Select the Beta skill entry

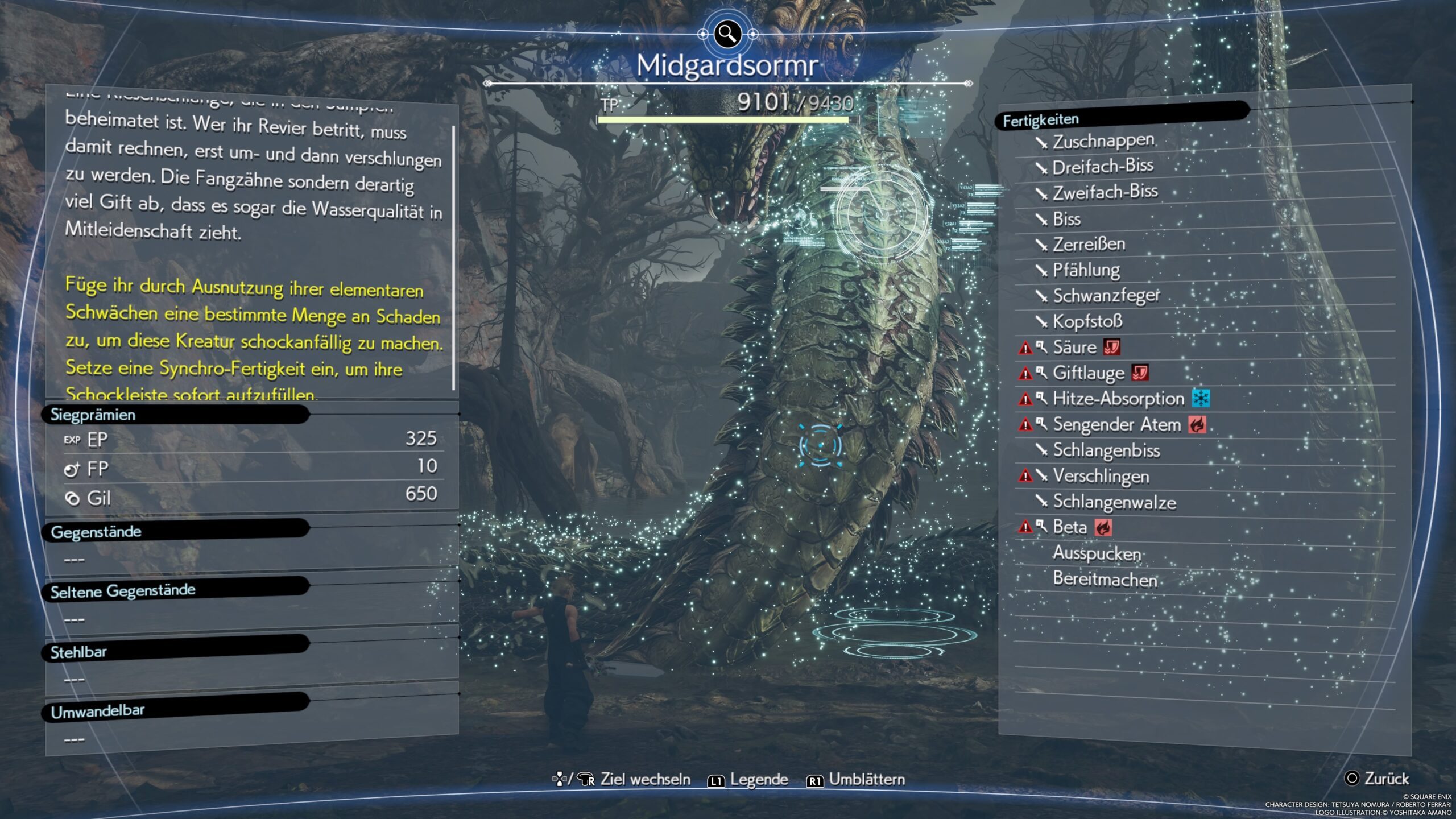click(x=1069, y=527)
